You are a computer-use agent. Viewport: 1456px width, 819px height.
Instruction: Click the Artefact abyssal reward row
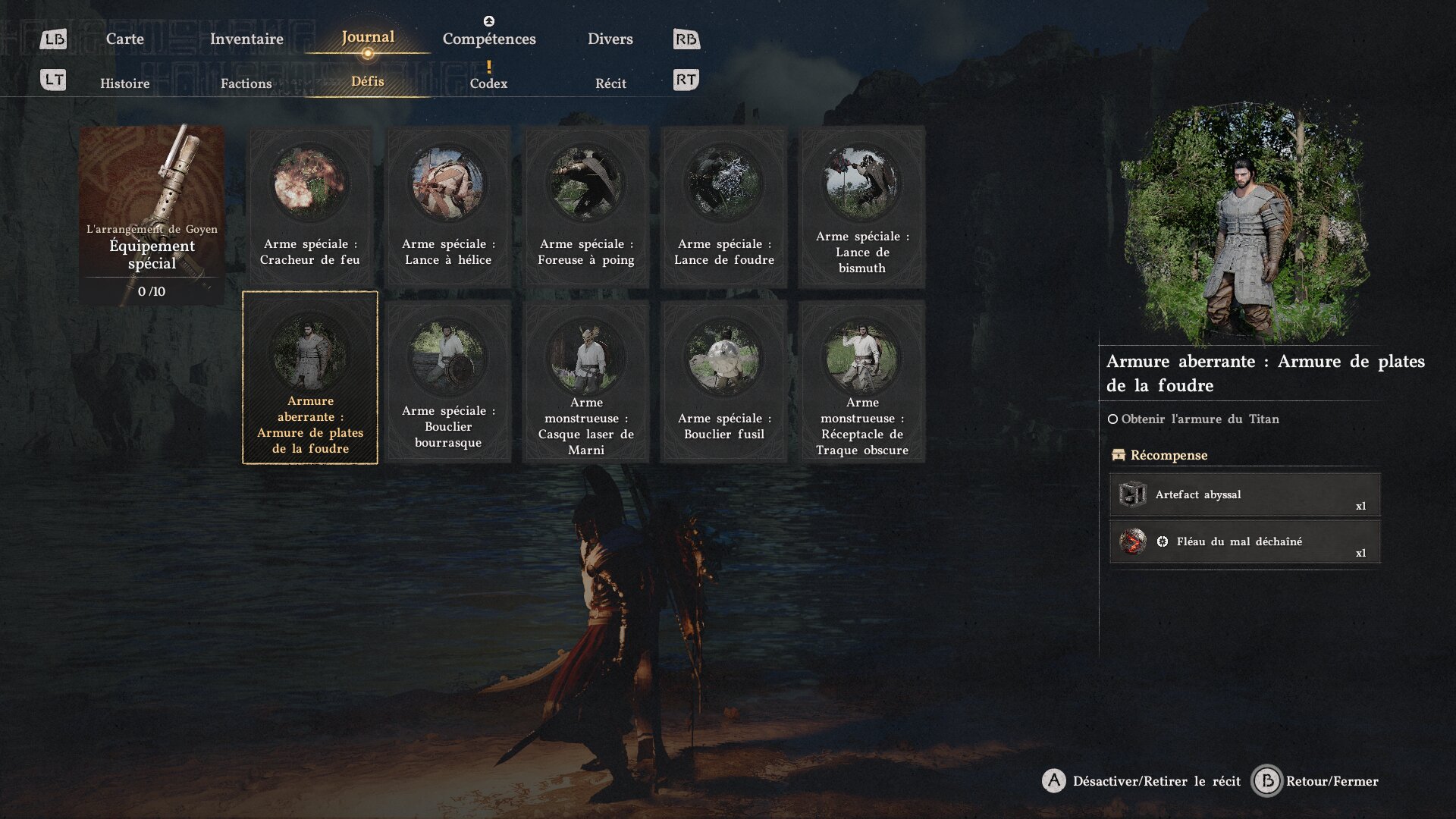point(1244,495)
